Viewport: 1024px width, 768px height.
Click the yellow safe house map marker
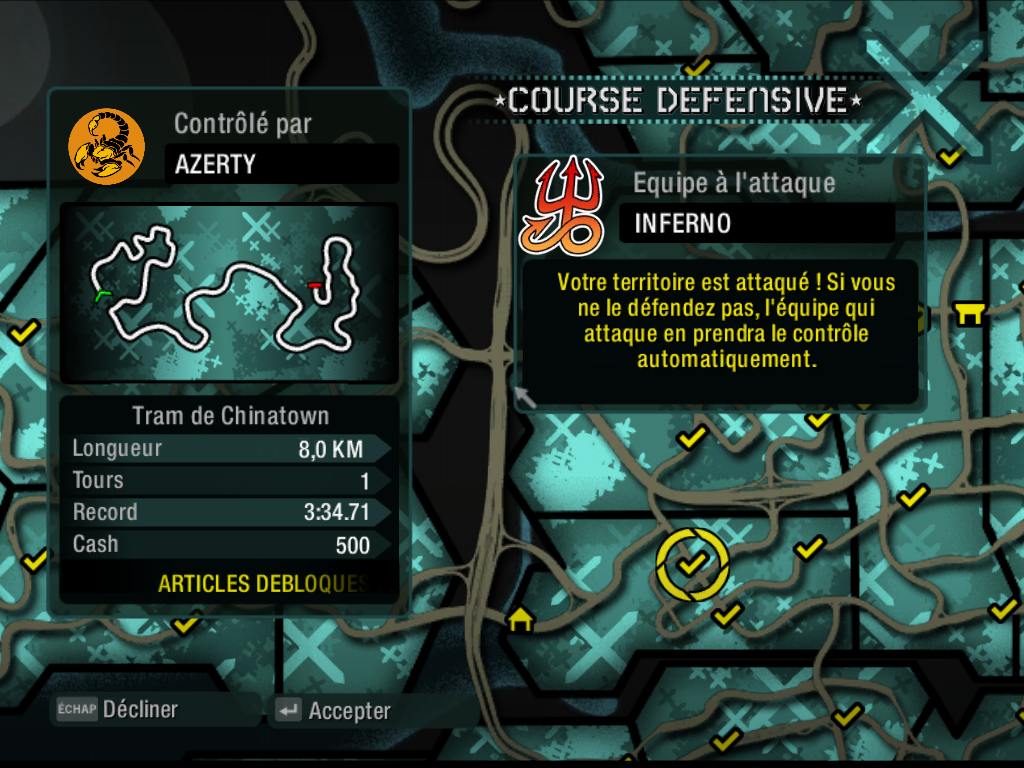click(x=520, y=620)
